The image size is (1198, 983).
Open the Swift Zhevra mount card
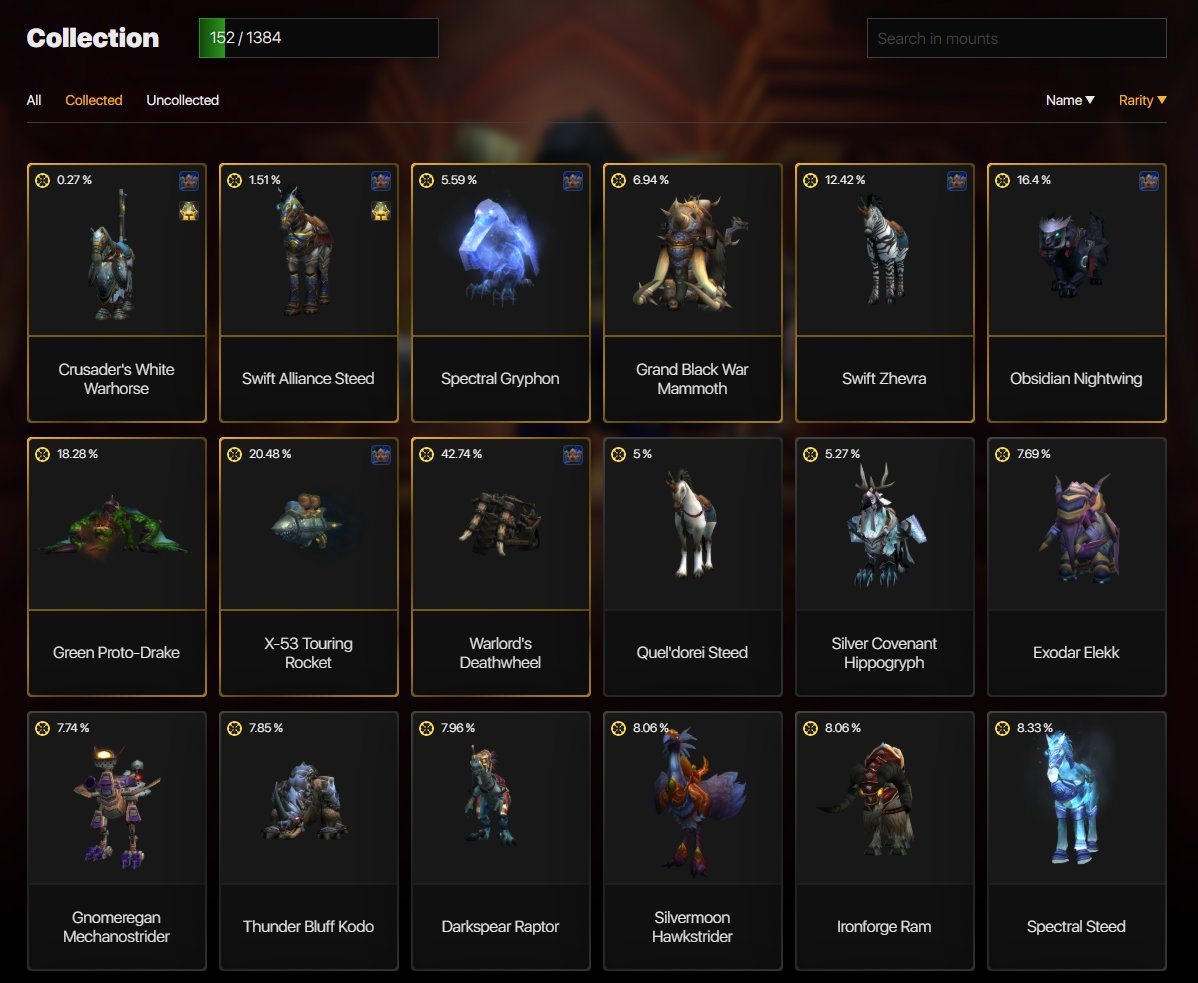point(884,292)
